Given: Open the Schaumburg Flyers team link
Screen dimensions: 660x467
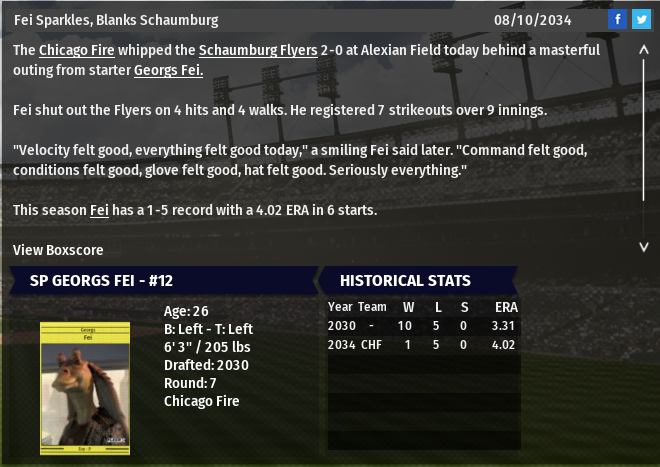Looking at the screenshot, I should 257,49.
